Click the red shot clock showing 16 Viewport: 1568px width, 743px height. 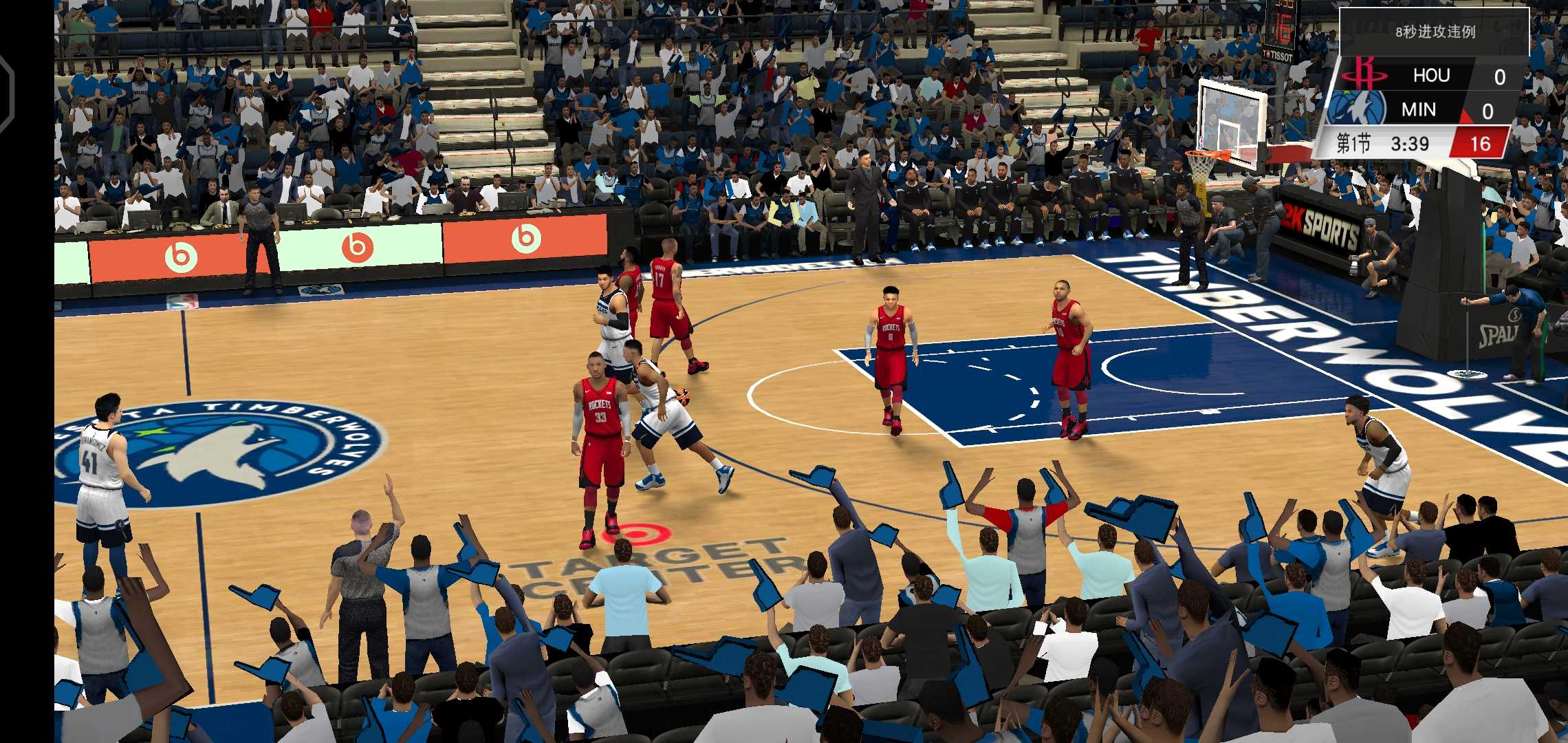1484,144
